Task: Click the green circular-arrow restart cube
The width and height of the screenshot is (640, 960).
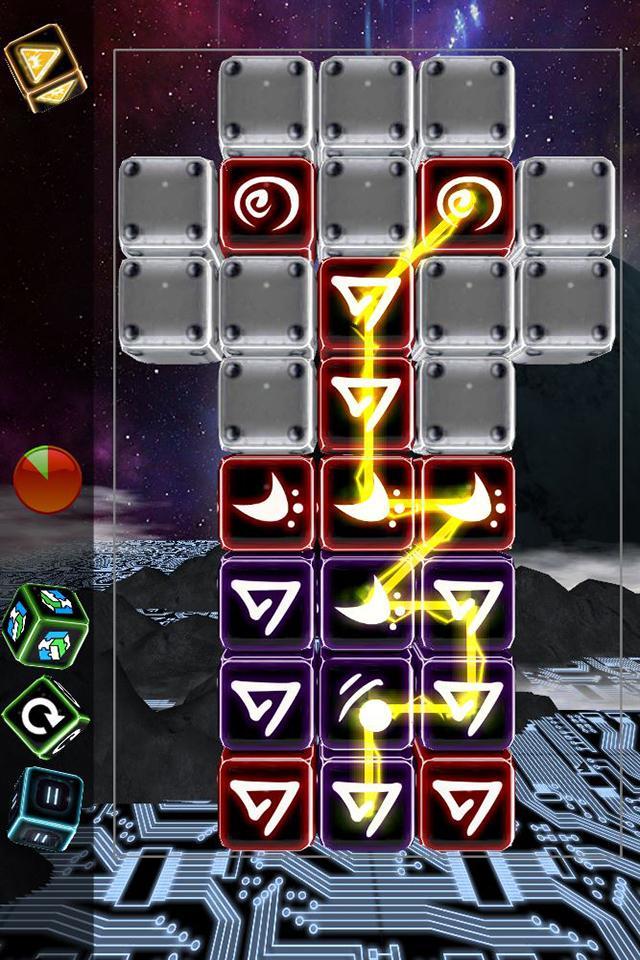Action: (46, 716)
